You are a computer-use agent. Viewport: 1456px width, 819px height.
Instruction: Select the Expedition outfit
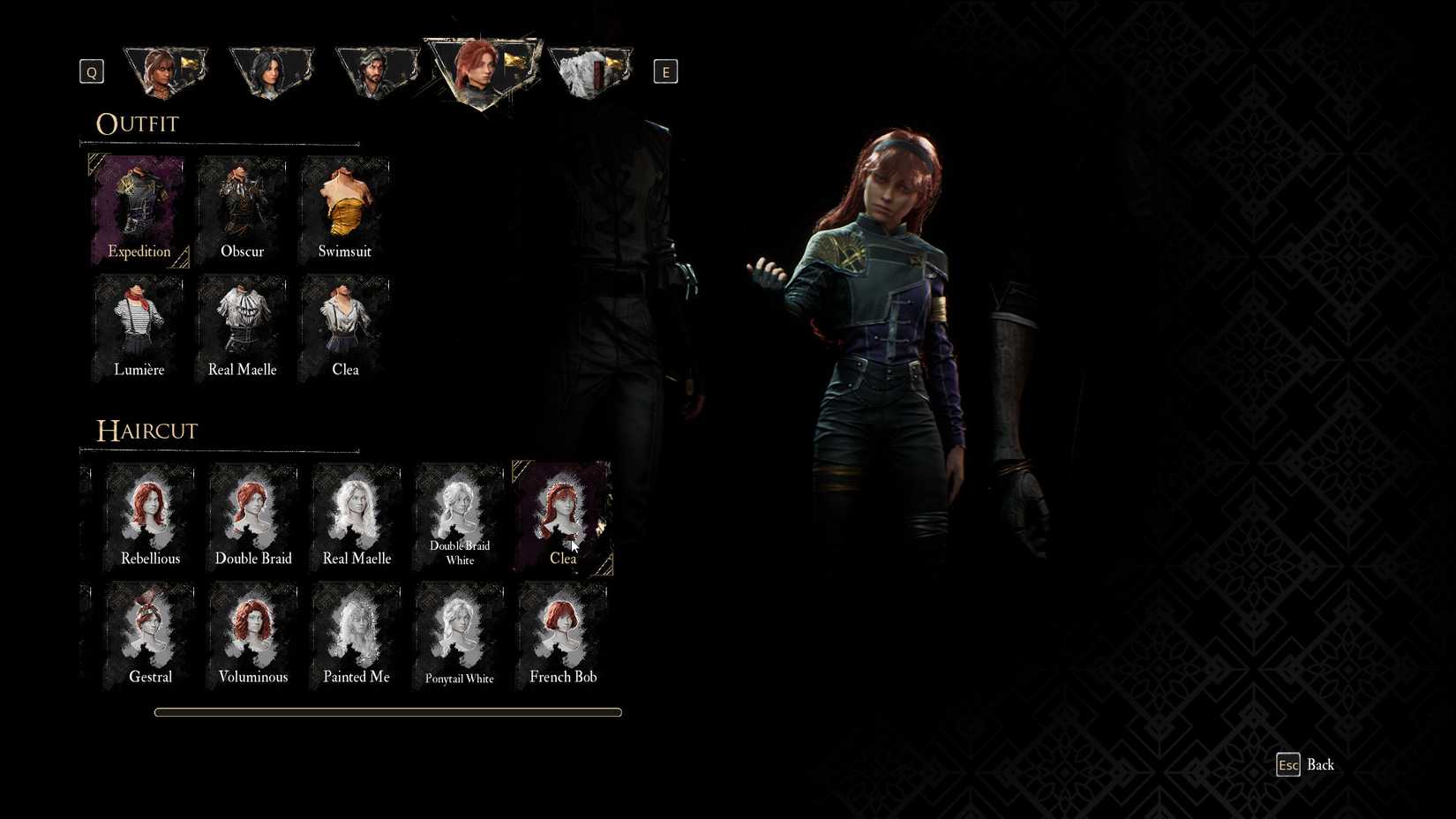139,209
